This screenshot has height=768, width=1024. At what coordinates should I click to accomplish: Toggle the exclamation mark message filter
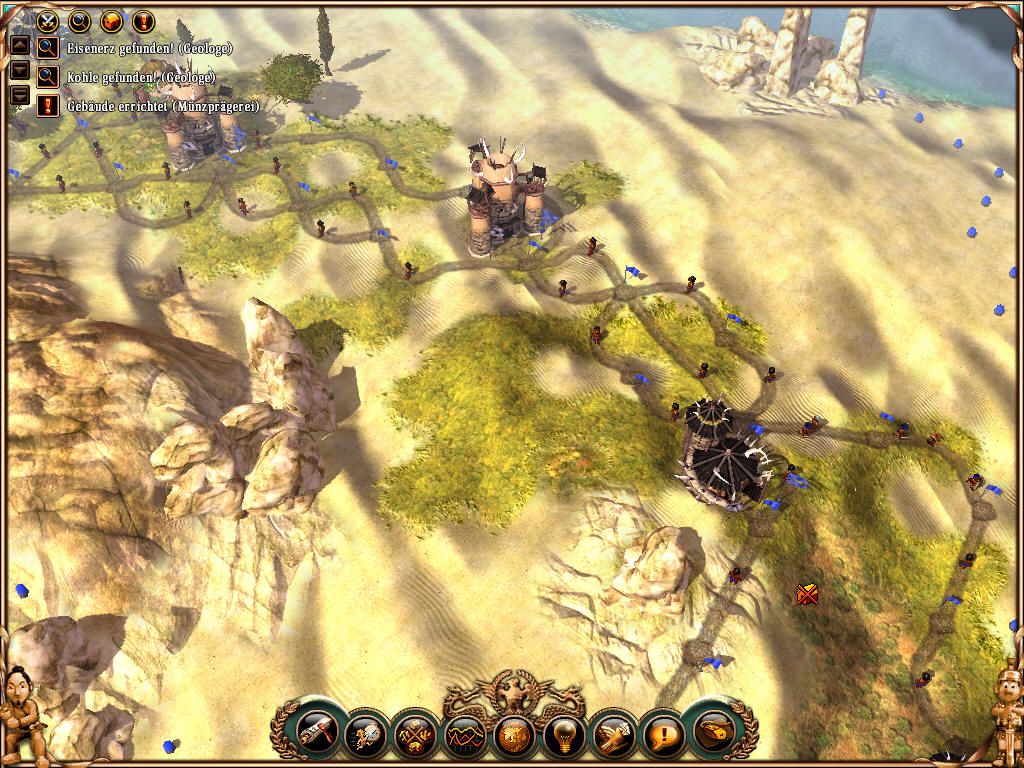pyautogui.click(x=143, y=20)
